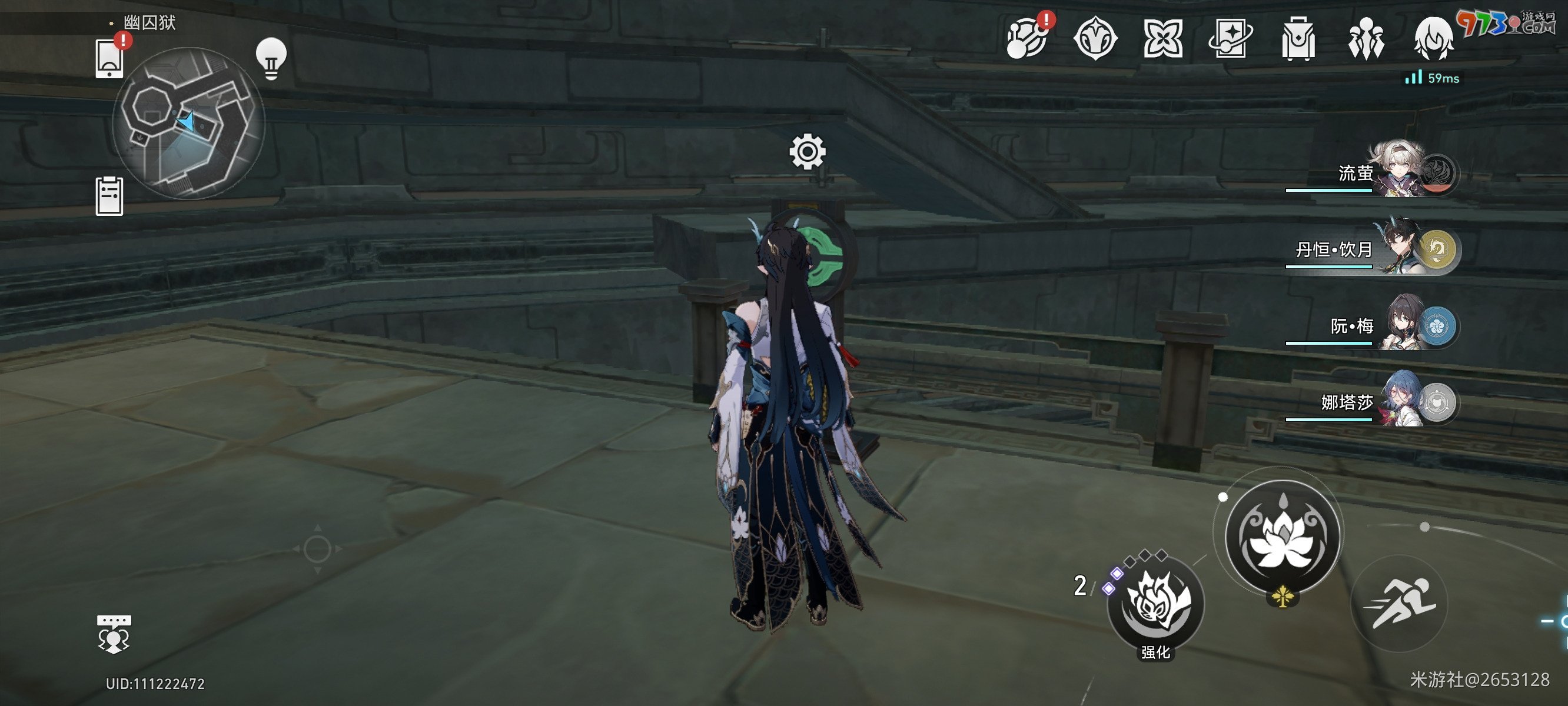Open the phone menu icon
The width and height of the screenshot is (1568, 706).
click(x=109, y=59)
